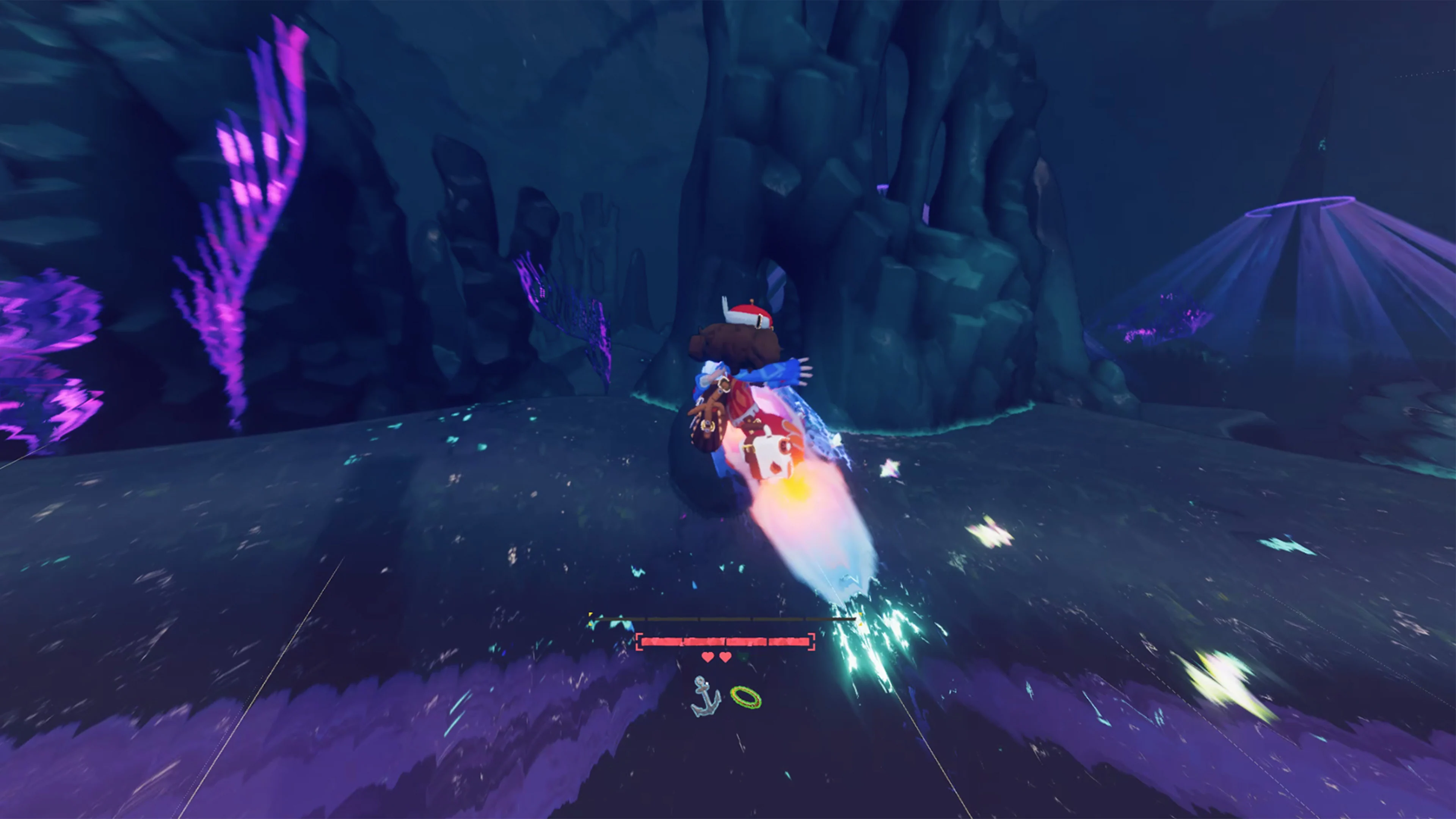Image resolution: width=1456 pixels, height=819 pixels.
Task: Toggle the first segment of the health bar
Action: (661, 643)
